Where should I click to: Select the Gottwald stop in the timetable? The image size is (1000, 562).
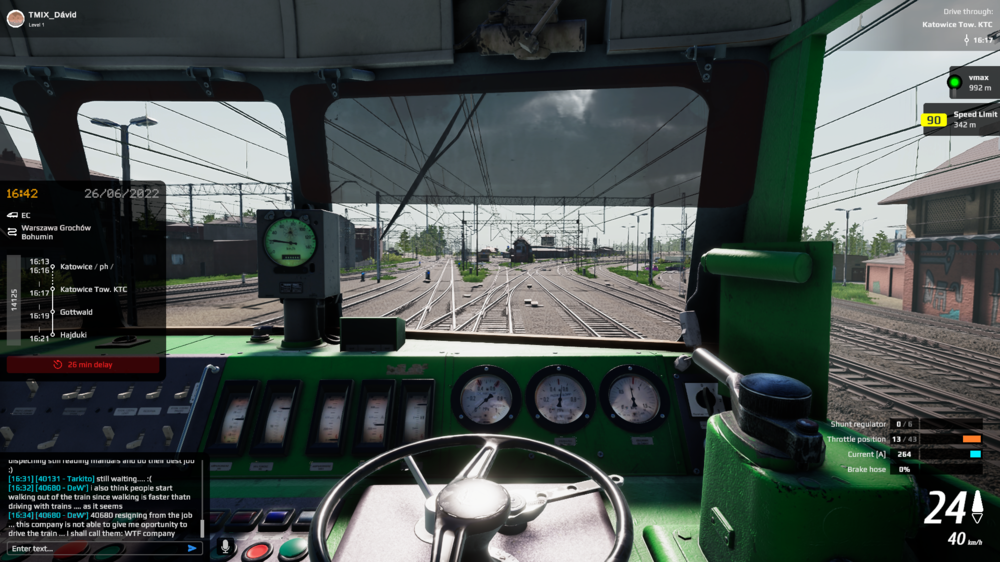[76, 312]
